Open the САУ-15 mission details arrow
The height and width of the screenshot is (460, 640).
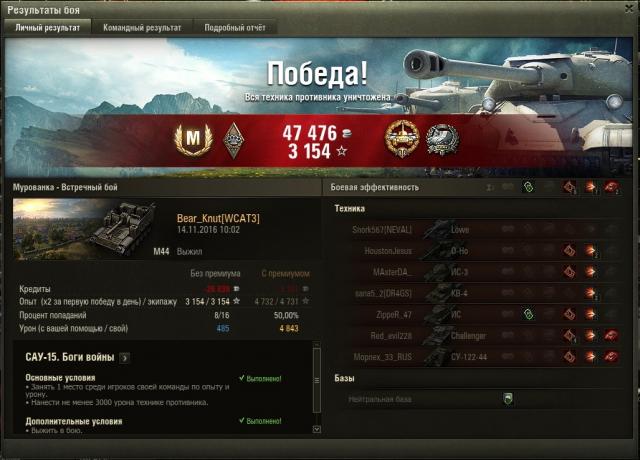click(x=124, y=357)
